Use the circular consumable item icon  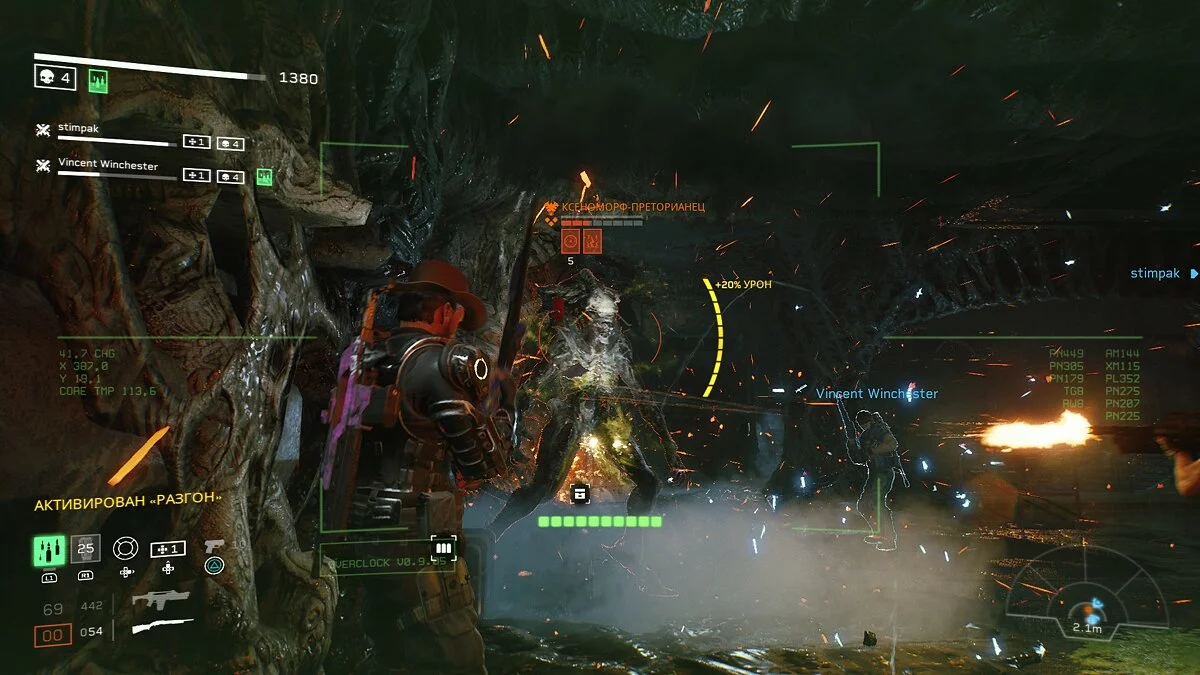tap(125, 548)
